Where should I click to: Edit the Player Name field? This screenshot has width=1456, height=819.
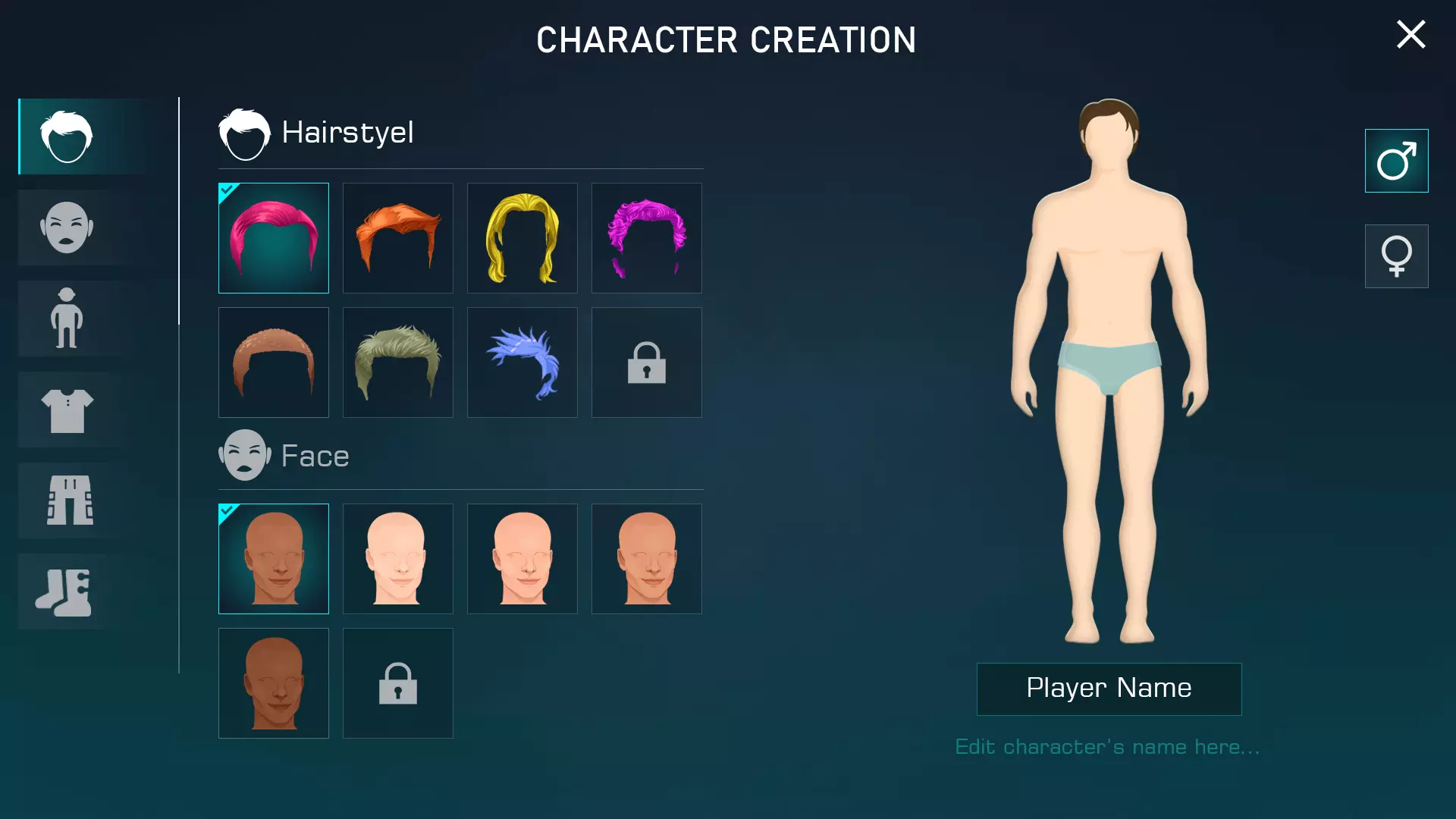click(1109, 689)
